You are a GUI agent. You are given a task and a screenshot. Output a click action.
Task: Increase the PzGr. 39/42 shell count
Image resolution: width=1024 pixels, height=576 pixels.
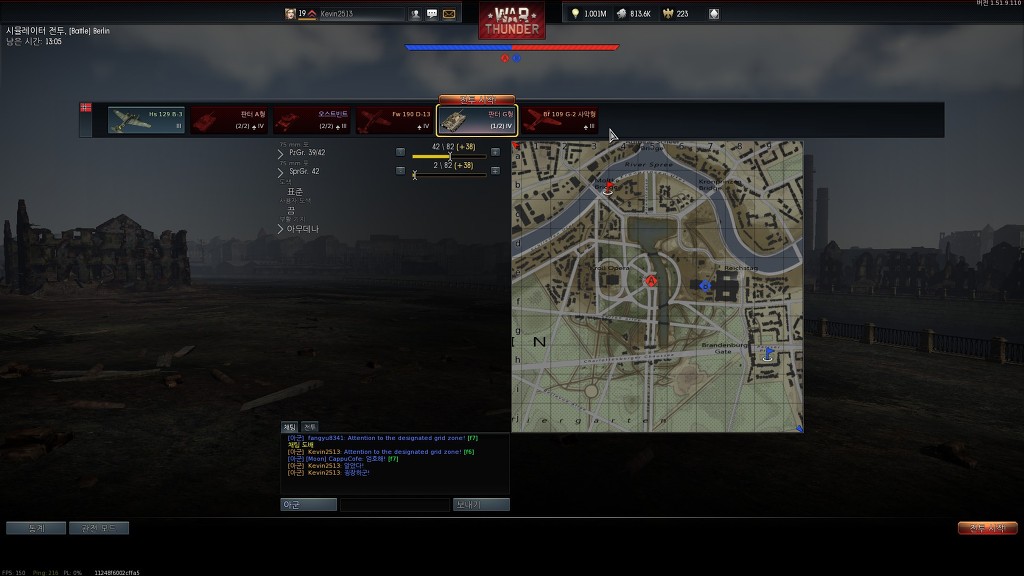(495, 154)
